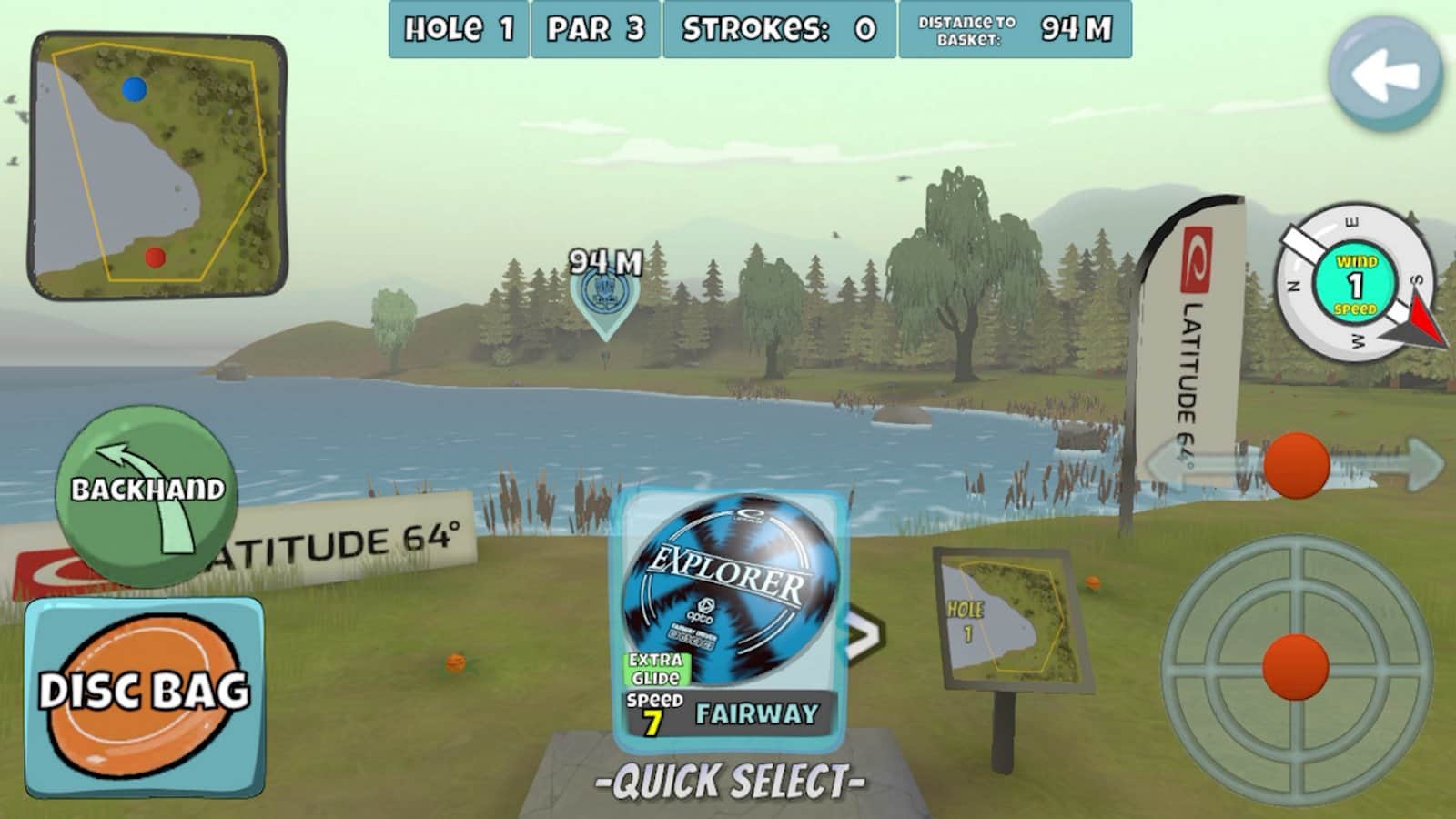Click the Fairway disc type label

757,715
